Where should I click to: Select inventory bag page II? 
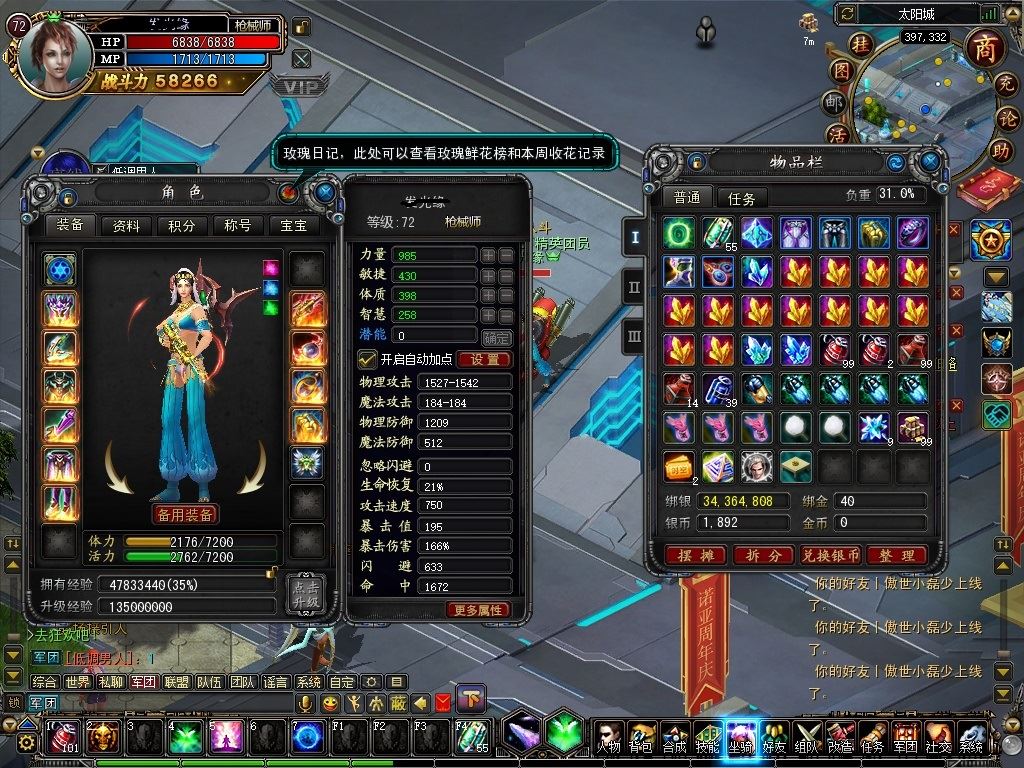click(x=633, y=287)
